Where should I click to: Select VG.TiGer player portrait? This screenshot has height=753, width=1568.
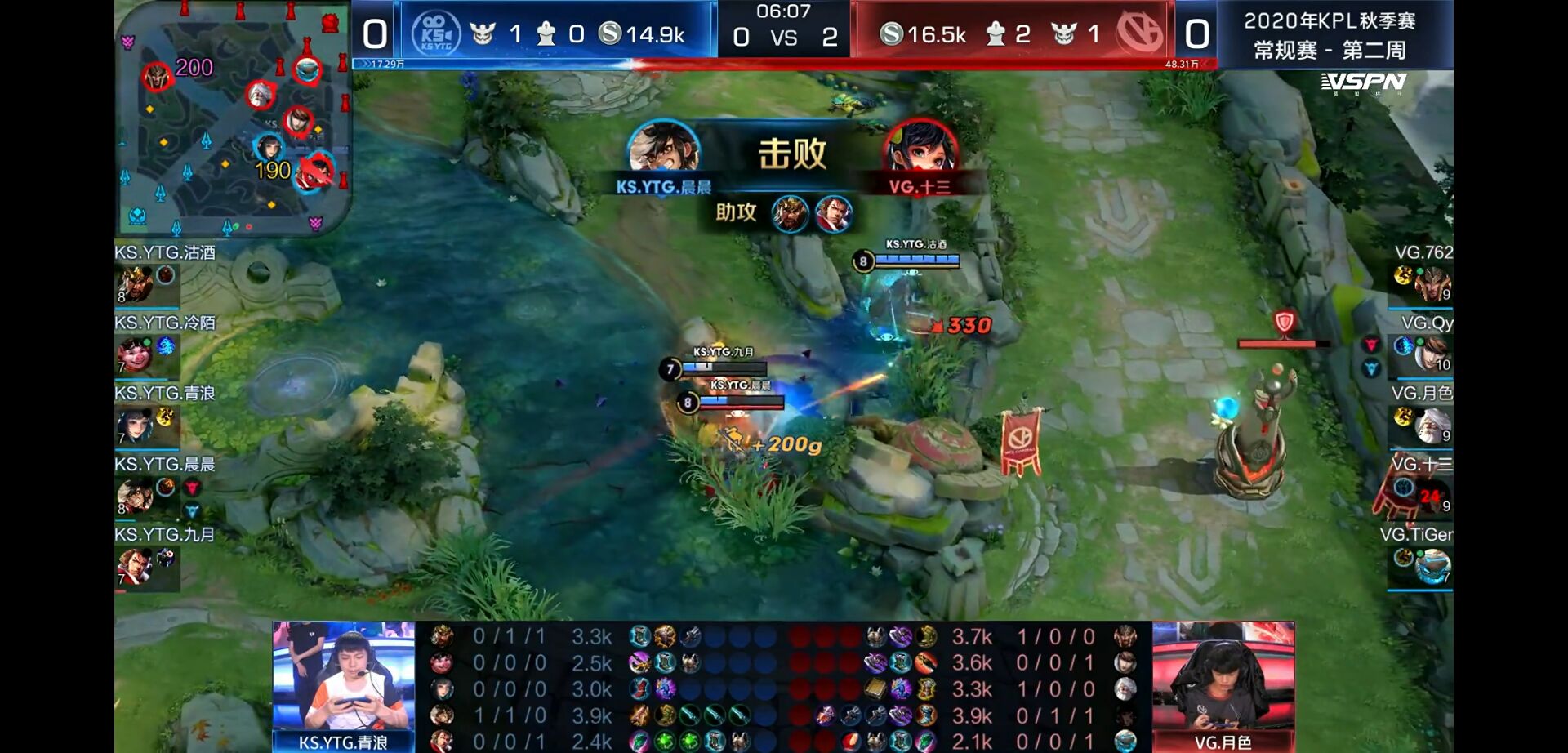coord(1432,566)
